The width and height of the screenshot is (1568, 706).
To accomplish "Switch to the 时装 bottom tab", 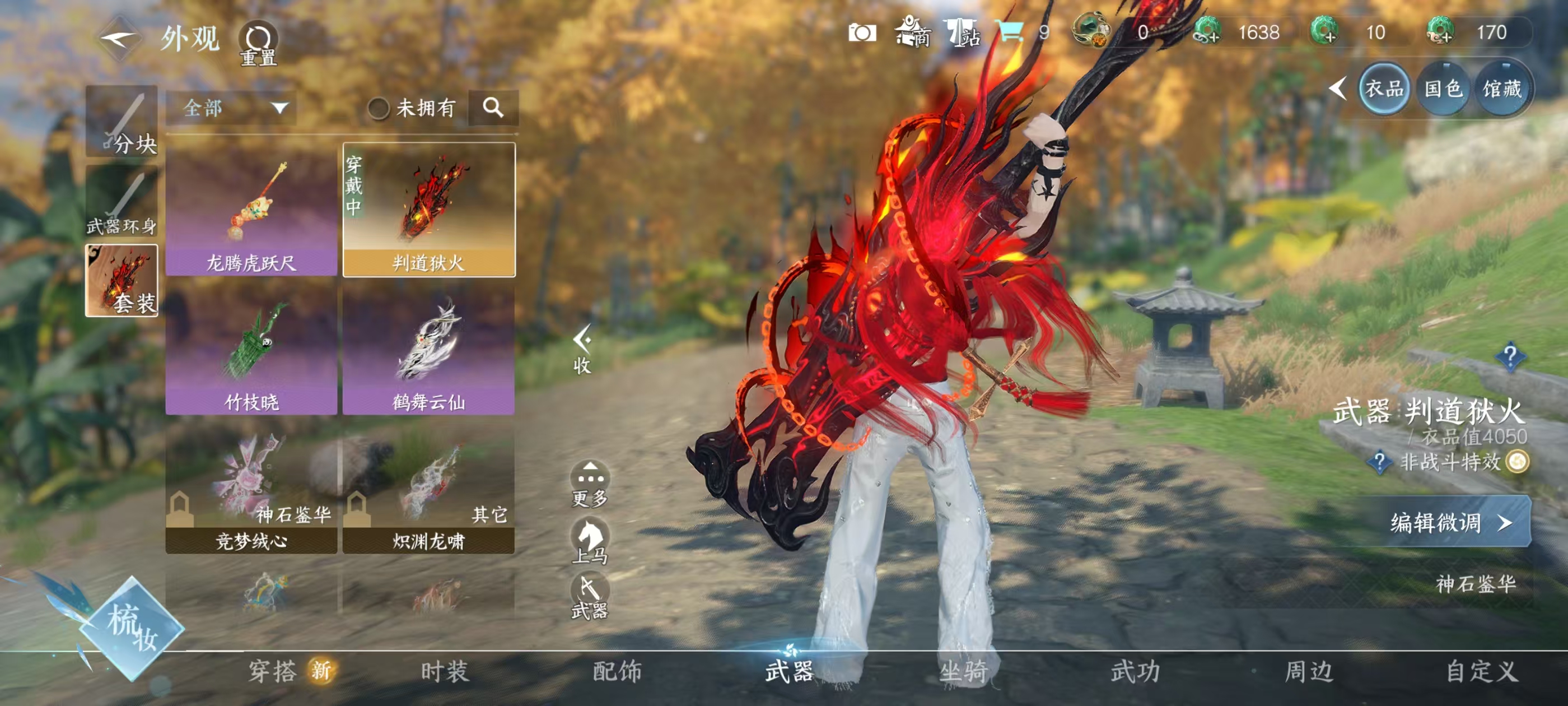I will [x=444, y=671].
